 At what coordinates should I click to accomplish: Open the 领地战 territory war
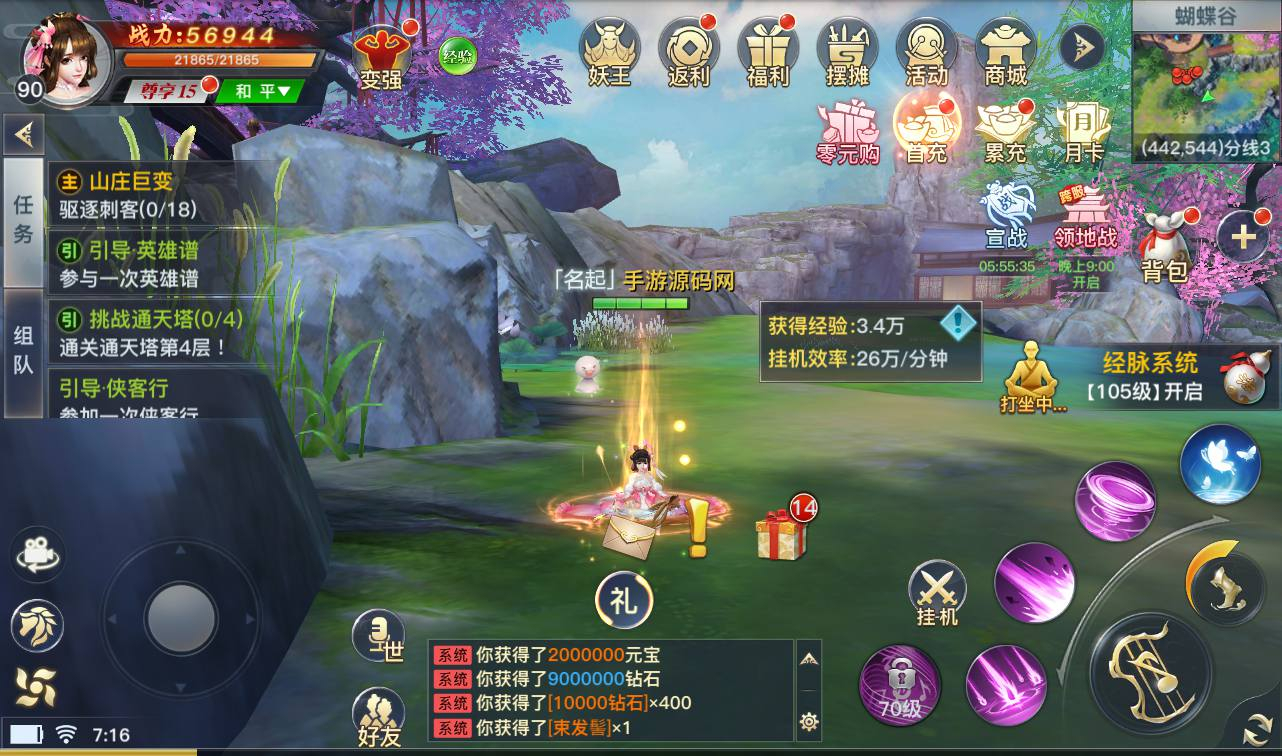tap(1085, 220)
